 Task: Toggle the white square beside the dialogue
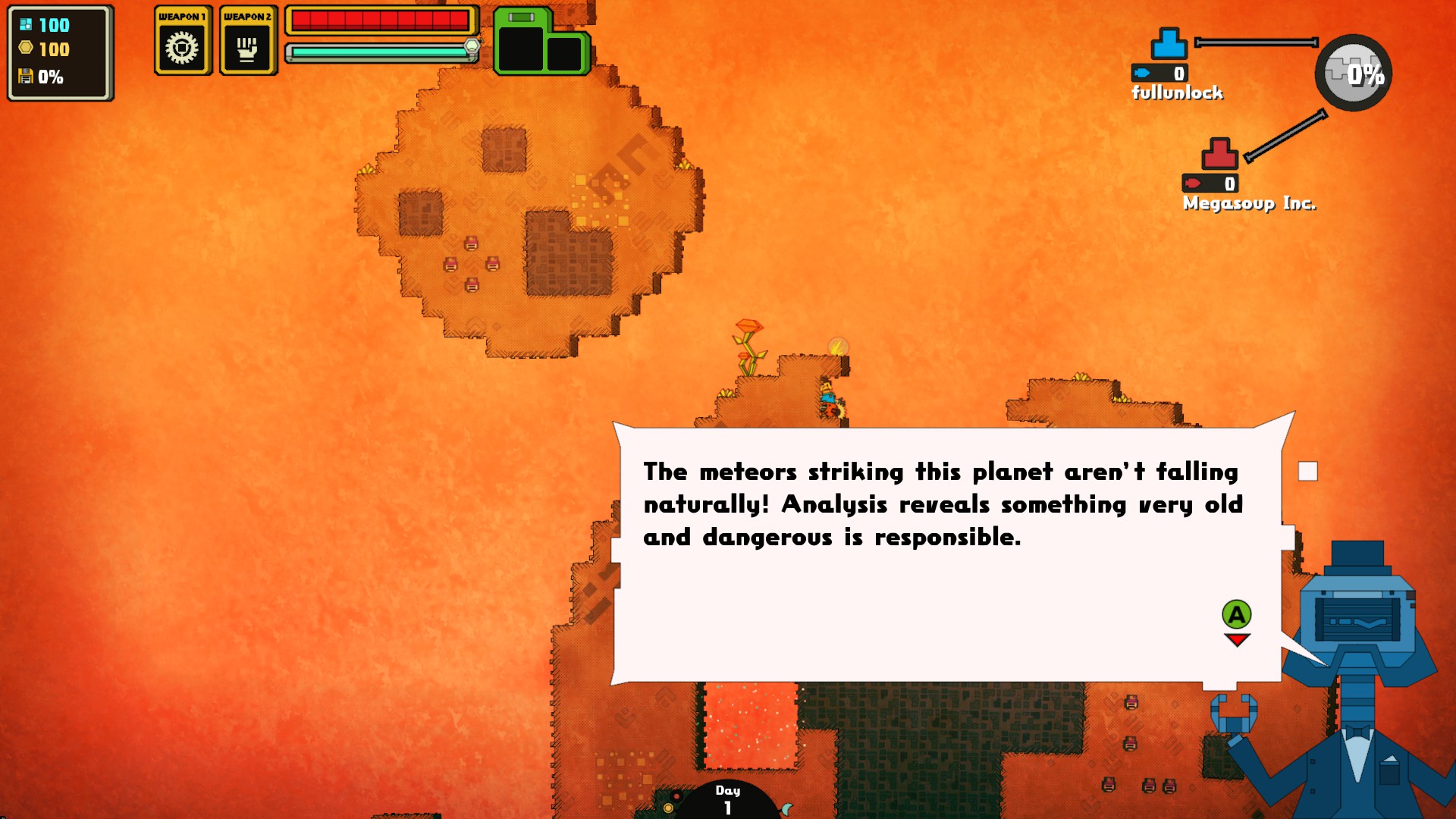1307,471
